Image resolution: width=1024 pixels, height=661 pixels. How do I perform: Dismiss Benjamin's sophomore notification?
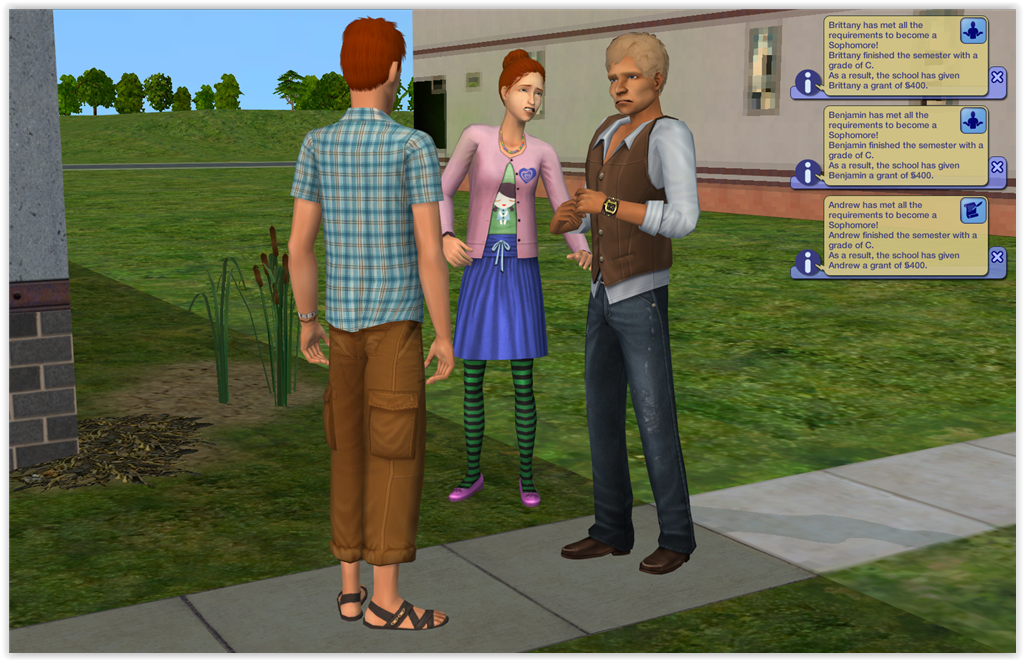point(996,167)
